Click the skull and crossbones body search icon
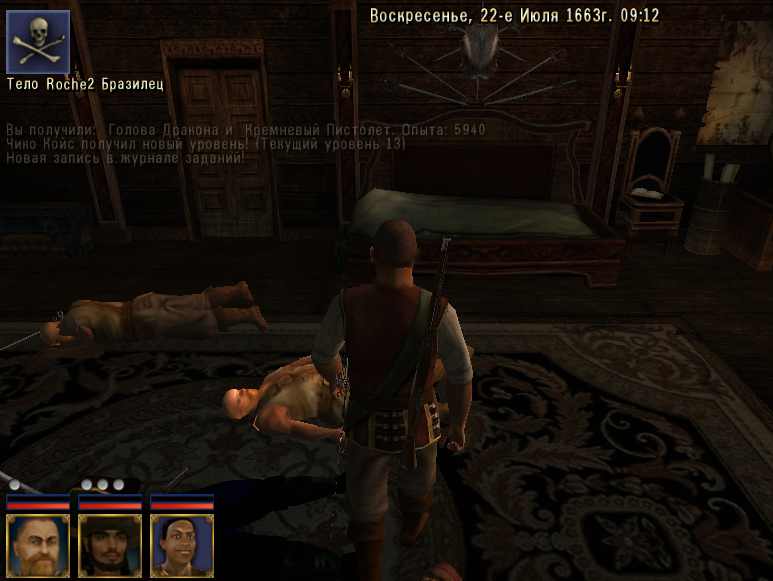This screenshot has width=773, height=581. 38,42
